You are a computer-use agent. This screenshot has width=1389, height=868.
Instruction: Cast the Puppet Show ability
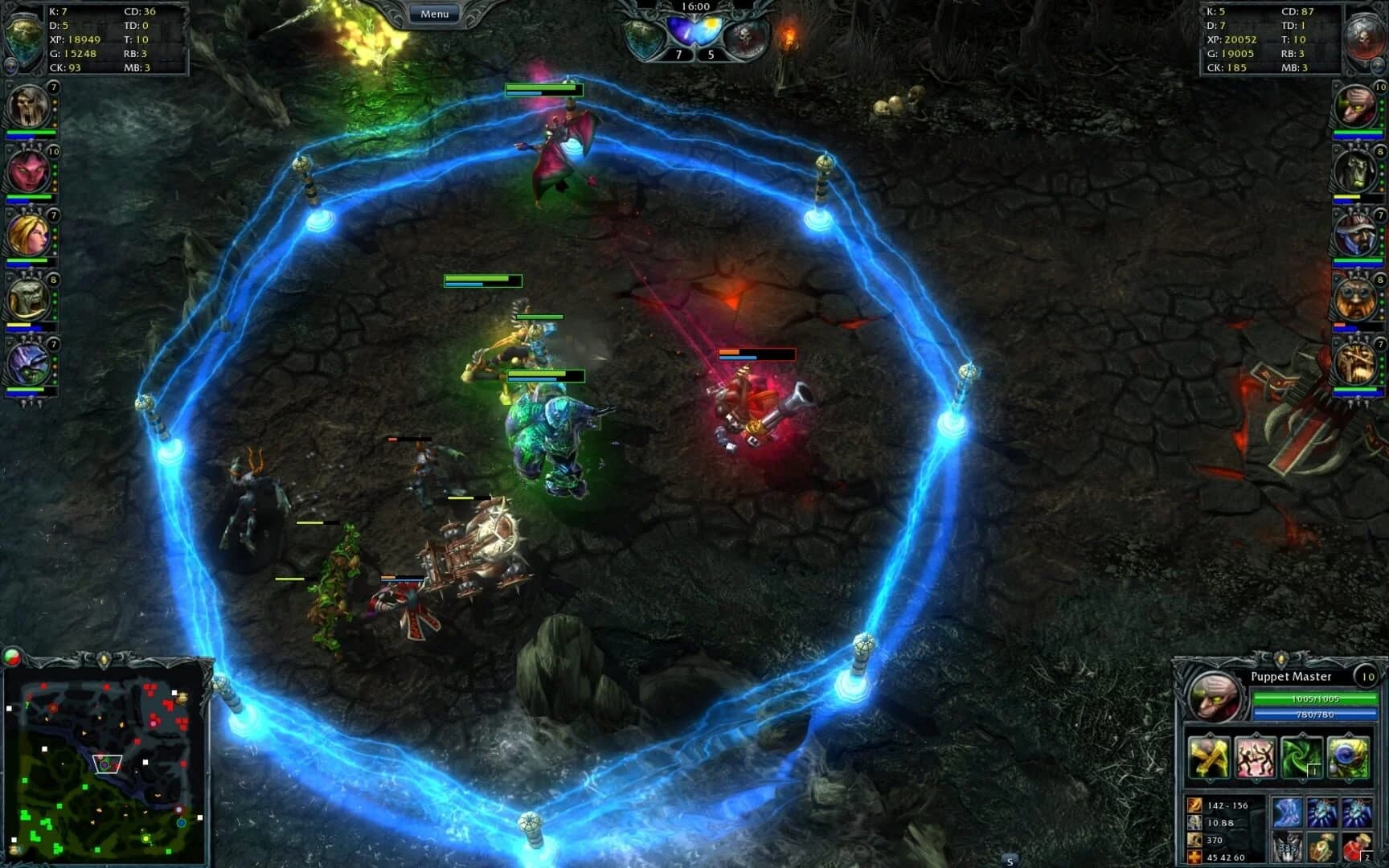coord(1256,756)
